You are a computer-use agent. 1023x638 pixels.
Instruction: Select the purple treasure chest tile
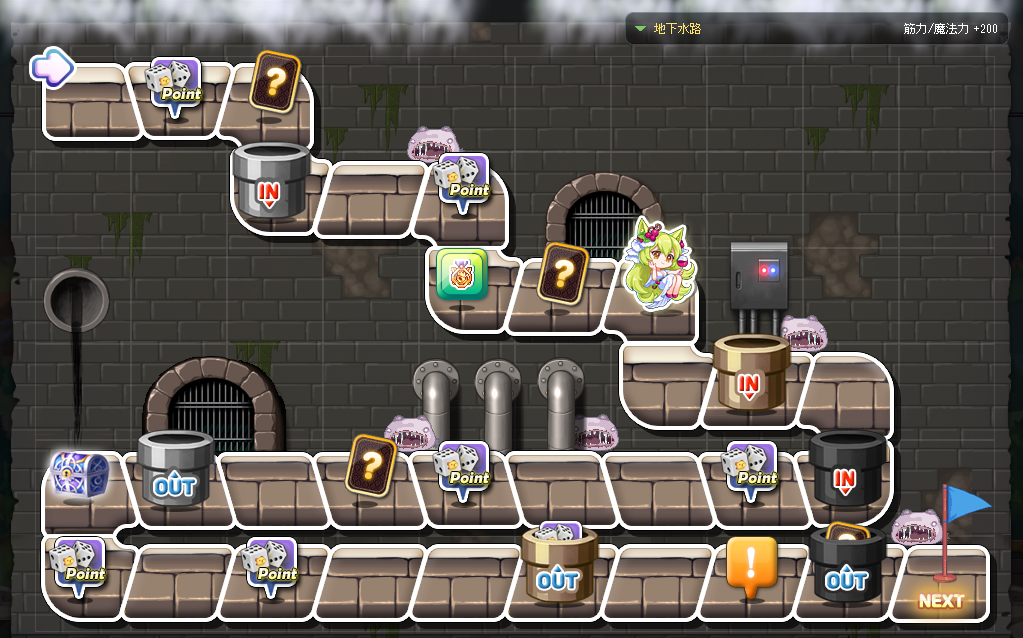[79, 476]
